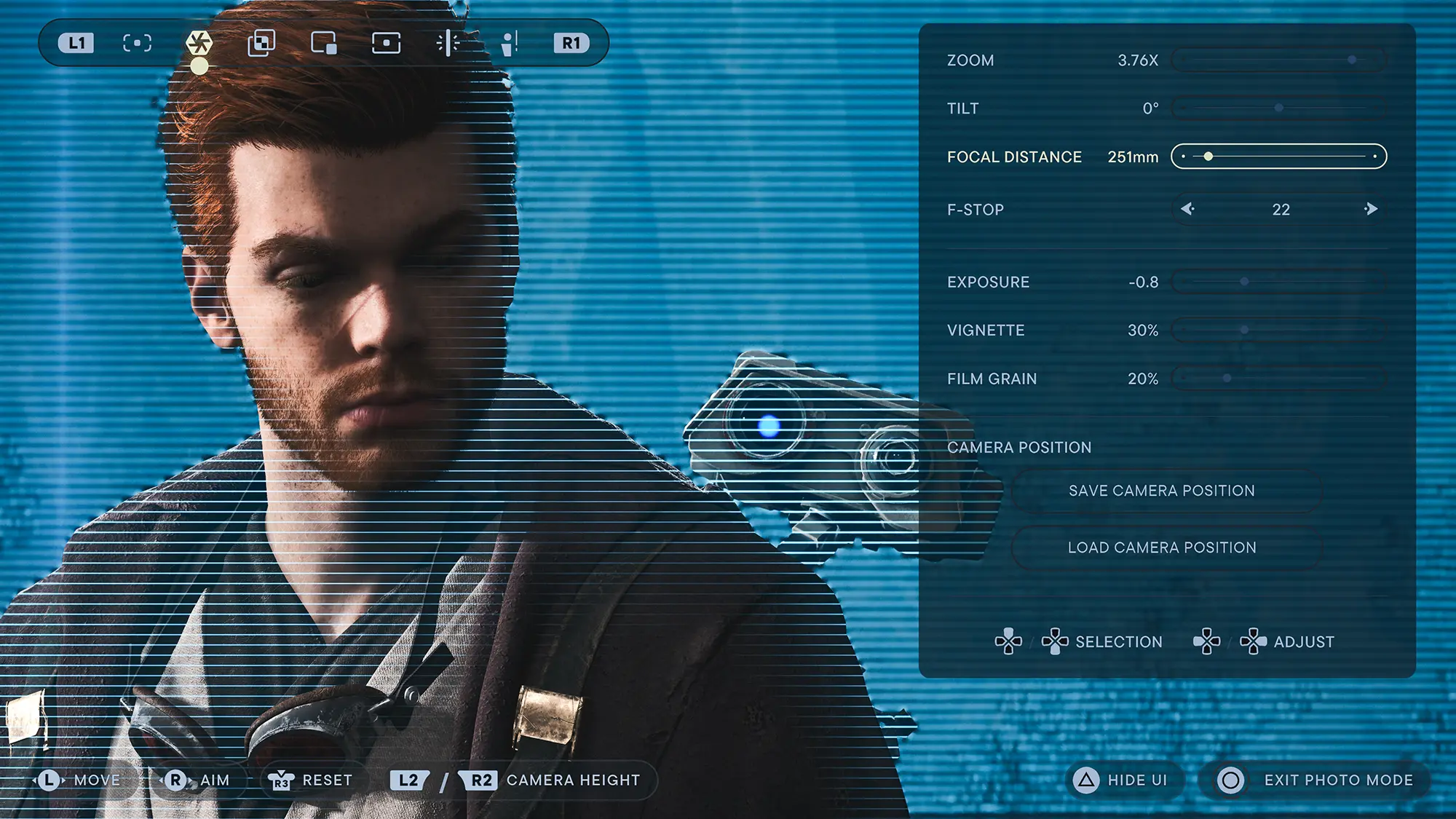The image size is (1456, 819).
Task: Modify the Film Grain slider
Action: tap(1278, 379)
